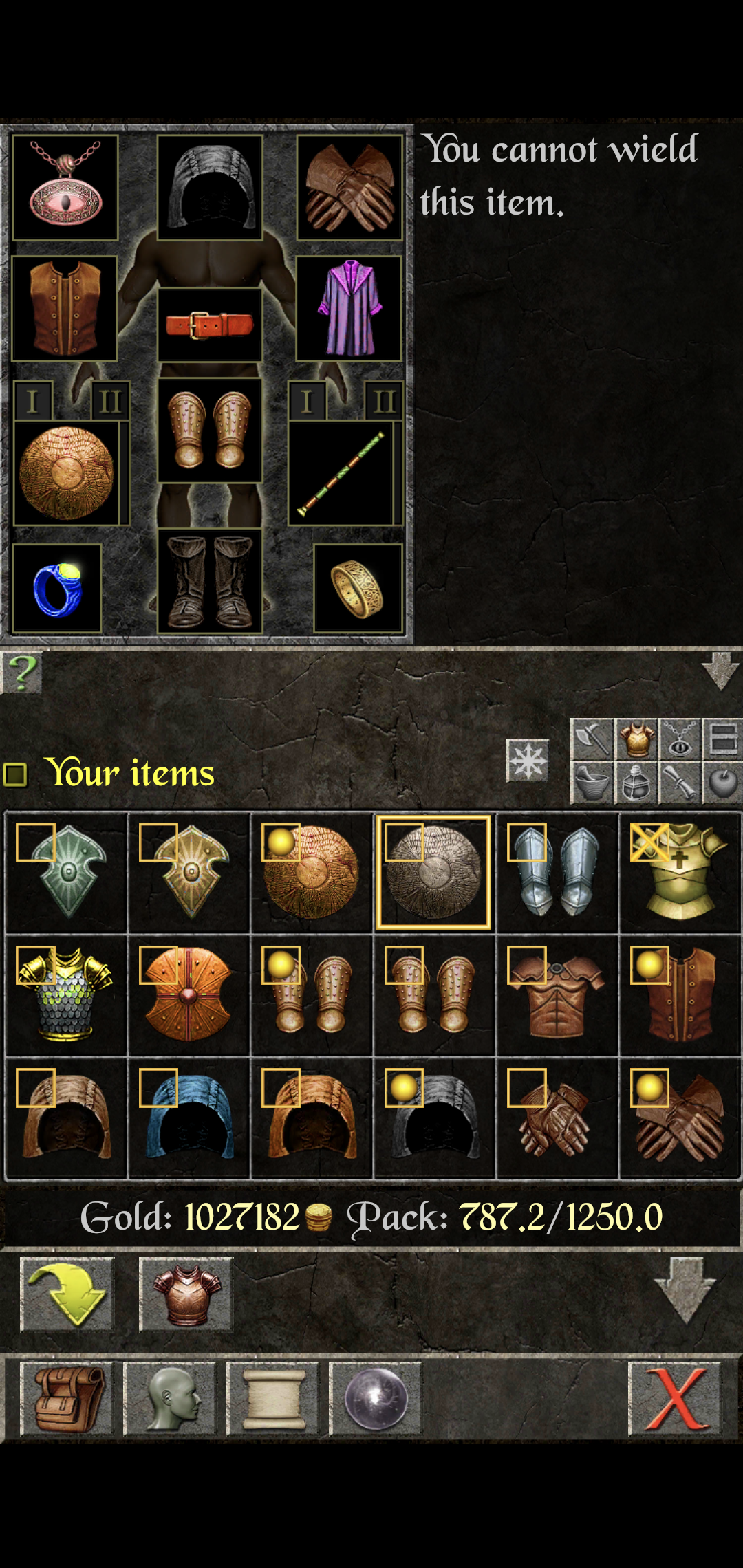Click the yellow curved arrow button

(x=67, y=1294)
